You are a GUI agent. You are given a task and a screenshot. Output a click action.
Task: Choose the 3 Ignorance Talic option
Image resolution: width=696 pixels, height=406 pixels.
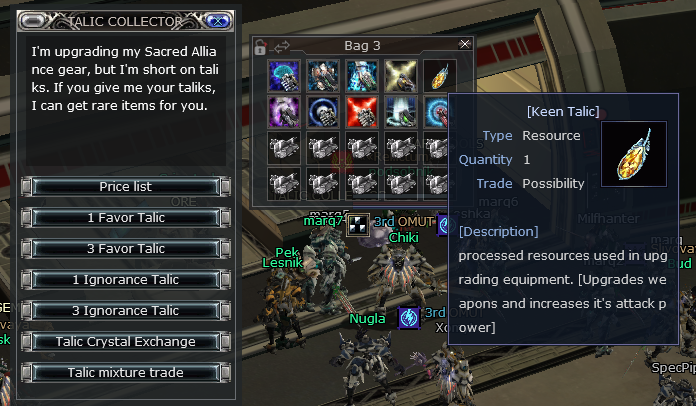(126, 311)
